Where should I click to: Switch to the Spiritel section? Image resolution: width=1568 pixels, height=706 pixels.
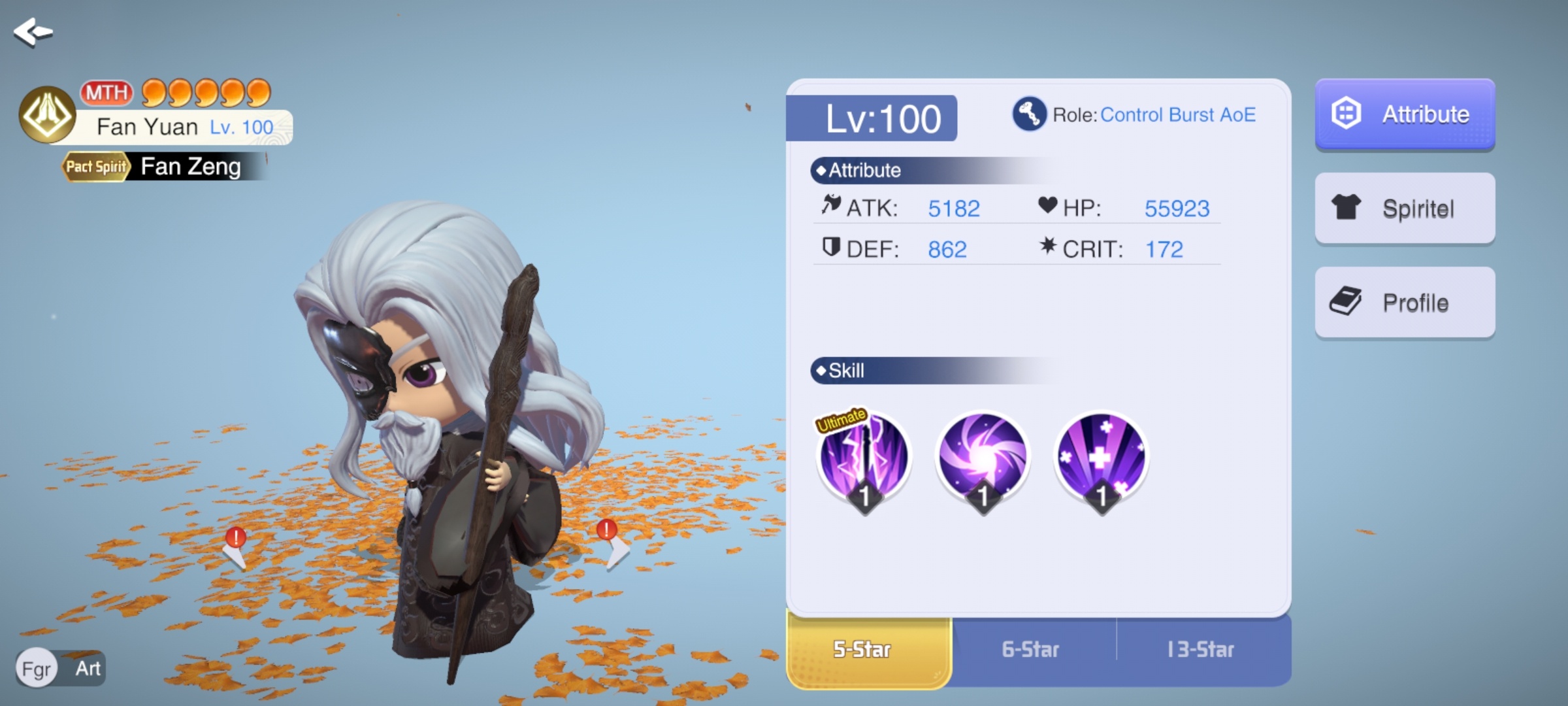pyautogui.click(x=1405, y=209)
